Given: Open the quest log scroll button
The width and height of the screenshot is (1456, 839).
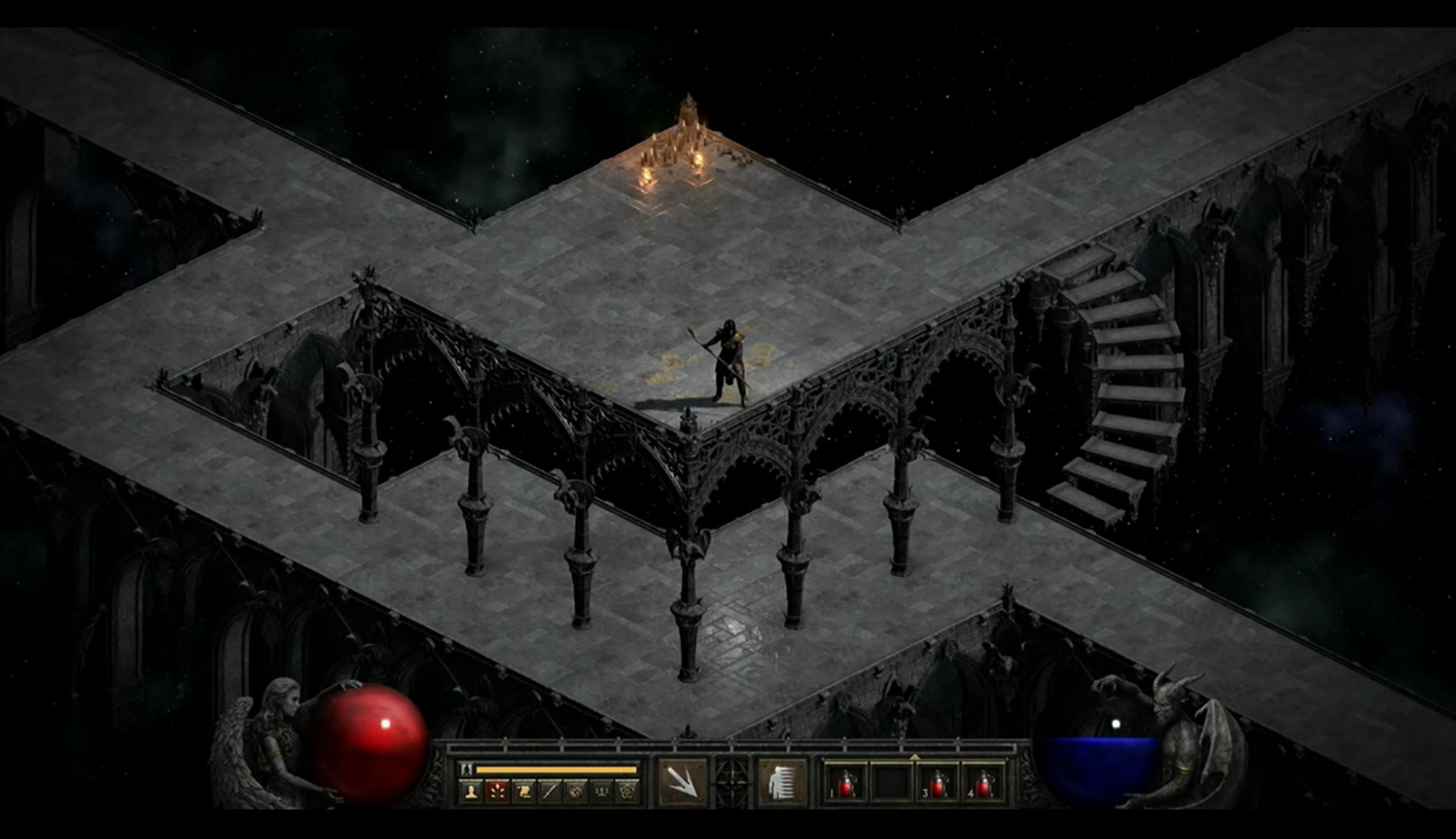Looking at the screenshot, I should coord(524,792).
